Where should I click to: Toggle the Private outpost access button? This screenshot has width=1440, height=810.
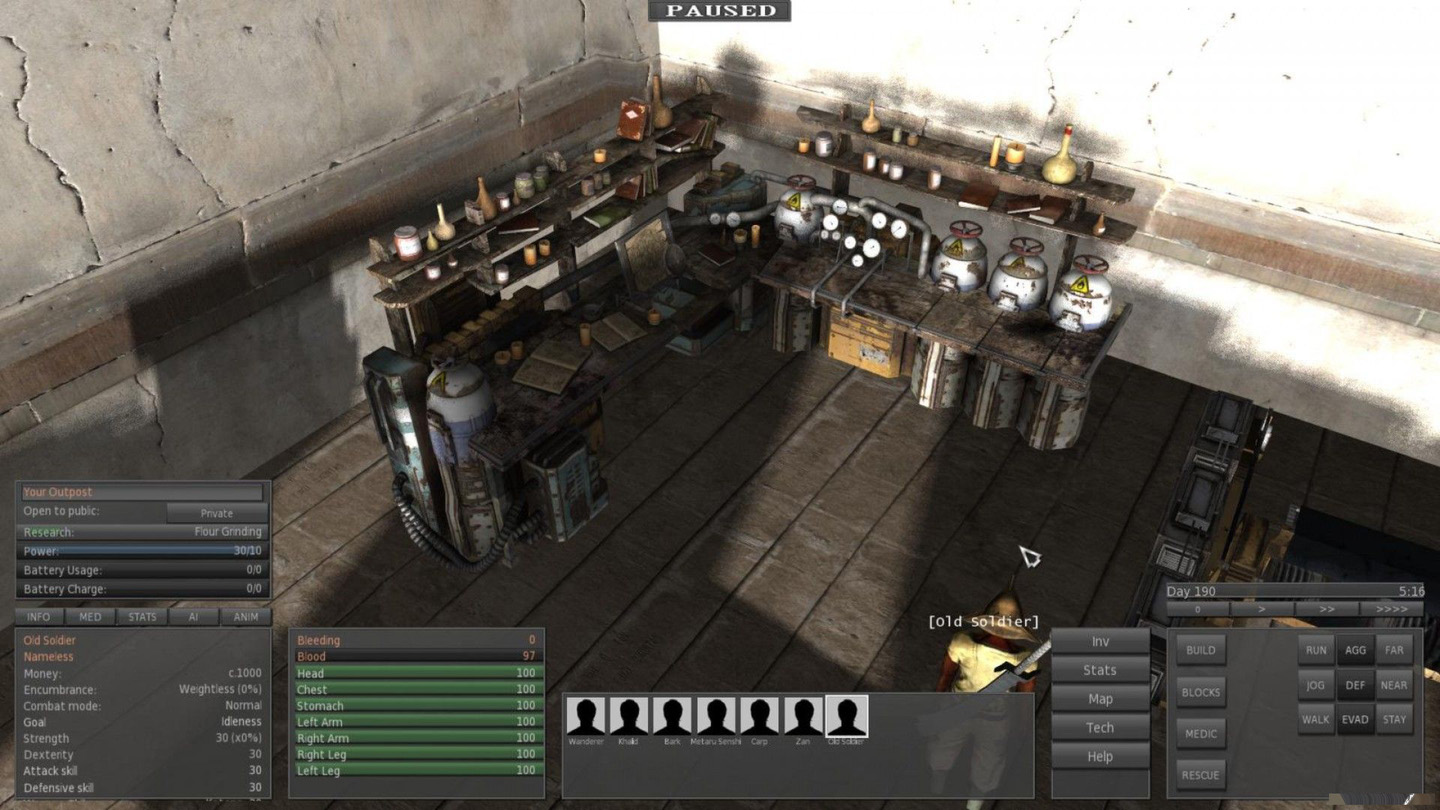[x=216, y=513]
